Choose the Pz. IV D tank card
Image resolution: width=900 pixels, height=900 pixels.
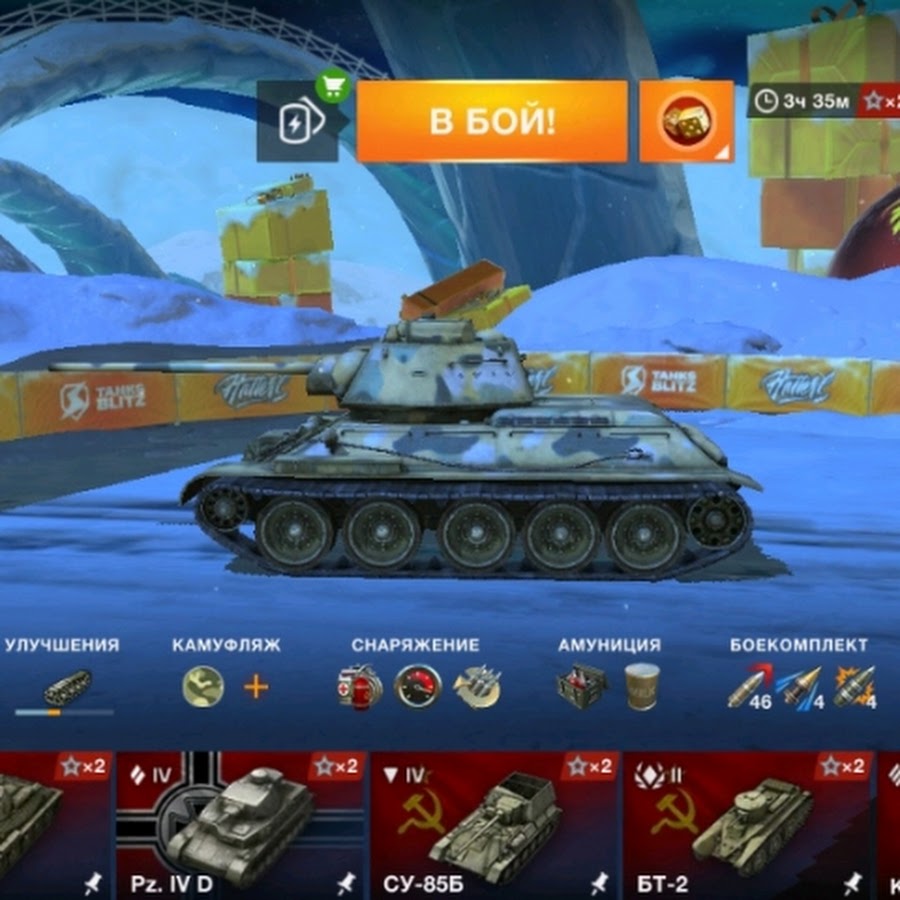(239, 824)
